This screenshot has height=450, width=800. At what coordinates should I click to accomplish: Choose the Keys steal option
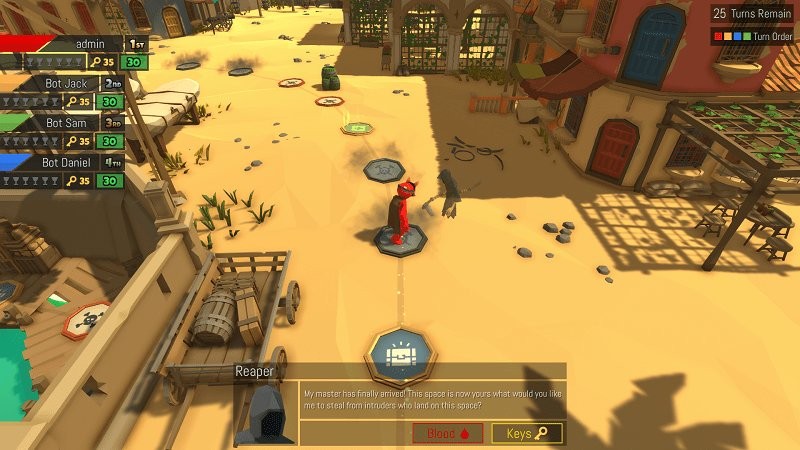click(x=527, y=433)
